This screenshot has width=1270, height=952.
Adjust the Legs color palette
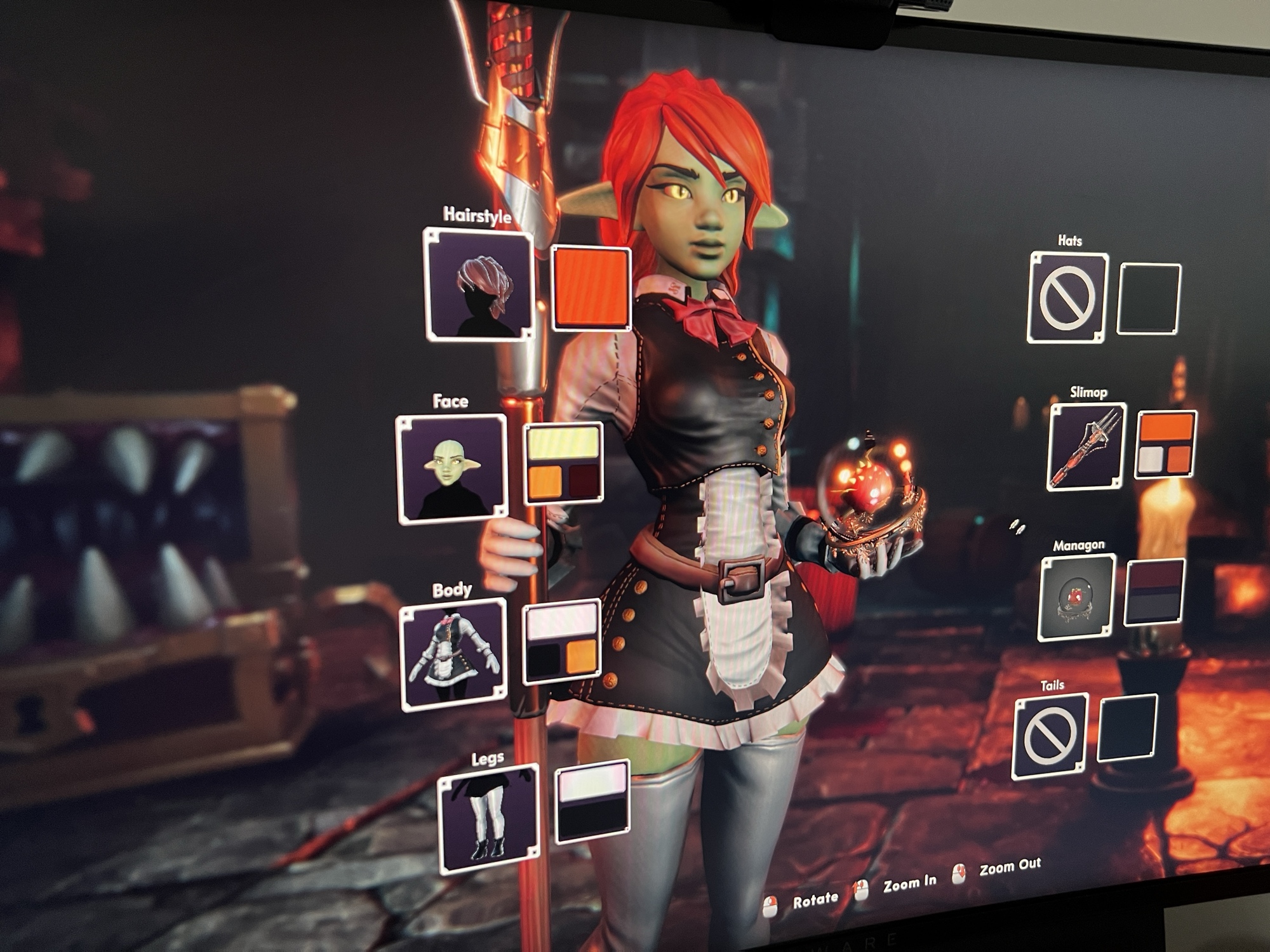(592, 800)
